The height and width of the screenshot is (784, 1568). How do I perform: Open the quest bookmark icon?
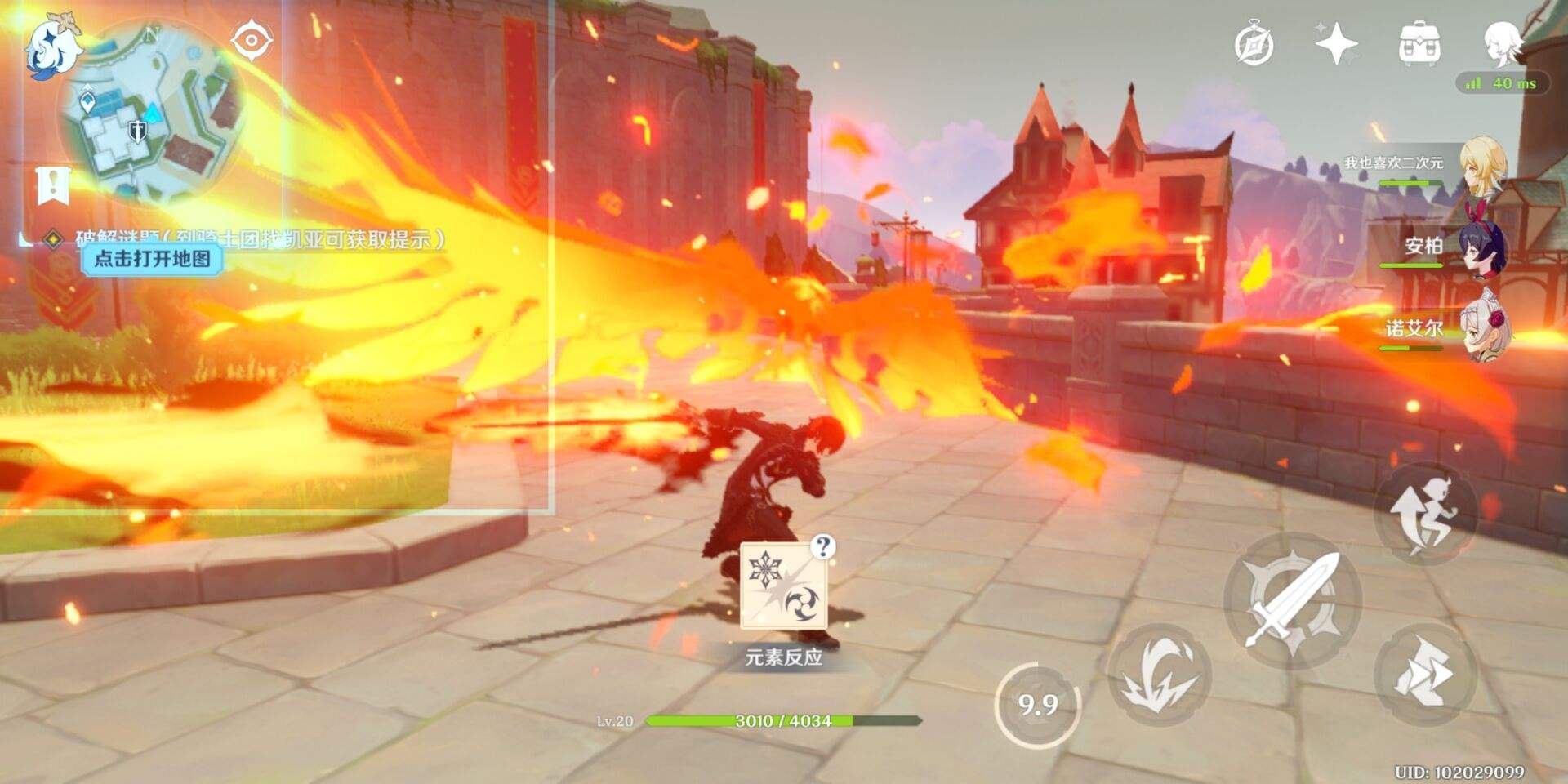[54, 185]
